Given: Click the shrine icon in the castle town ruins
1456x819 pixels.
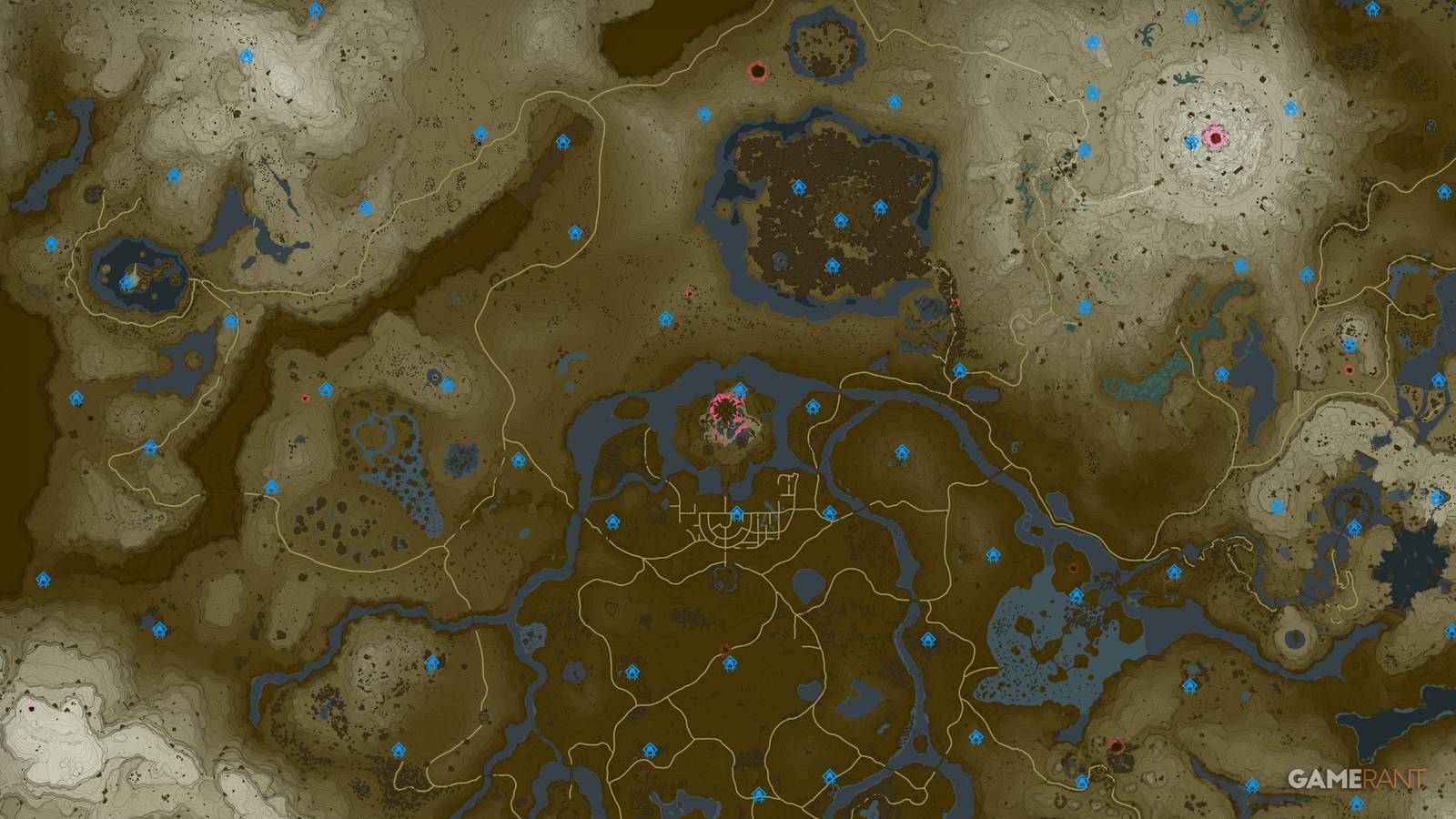Looking at the screenshot, I should point(736,513).
